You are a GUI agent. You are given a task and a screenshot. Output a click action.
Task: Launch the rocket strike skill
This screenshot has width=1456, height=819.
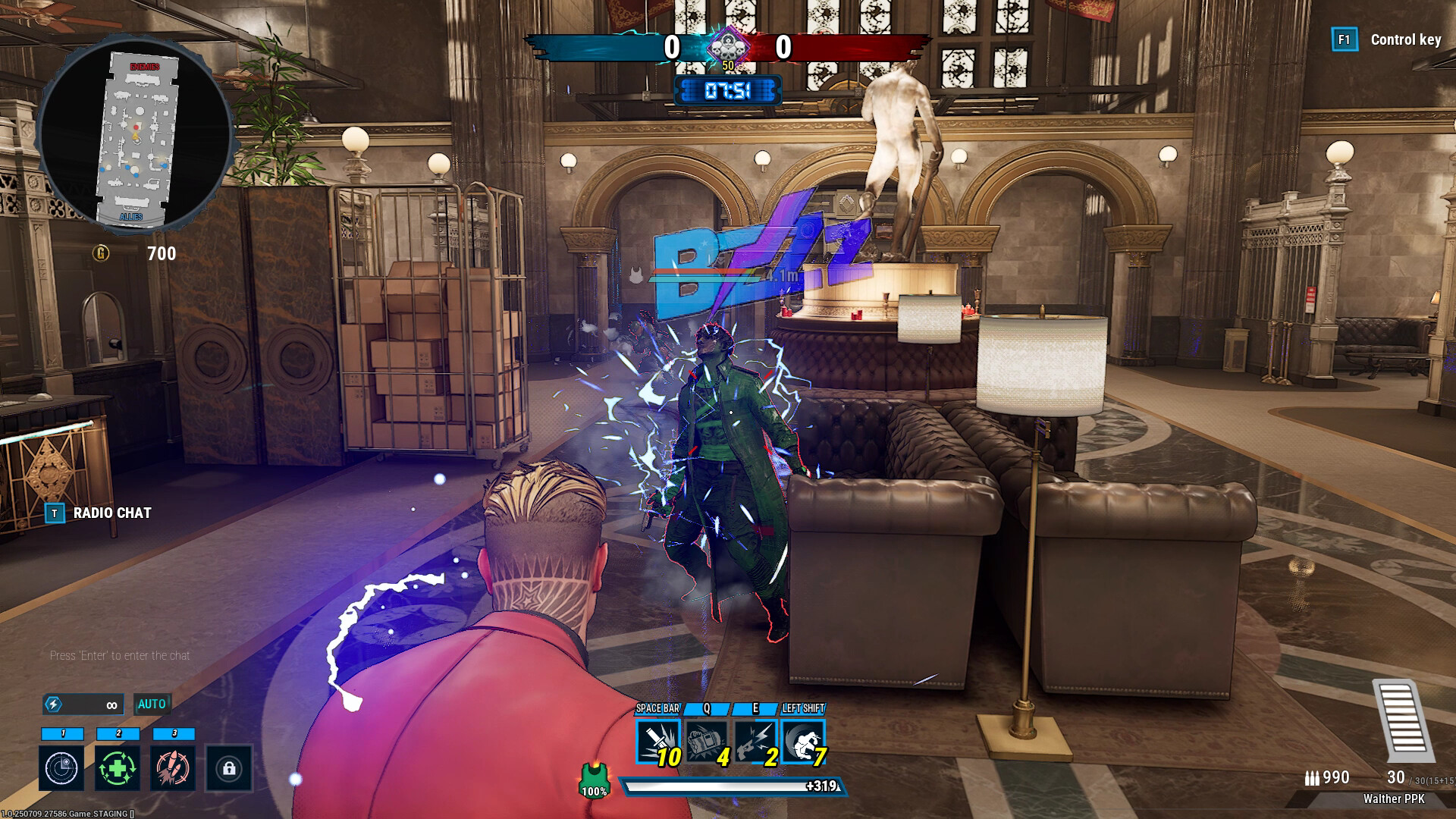pos(173,767)
